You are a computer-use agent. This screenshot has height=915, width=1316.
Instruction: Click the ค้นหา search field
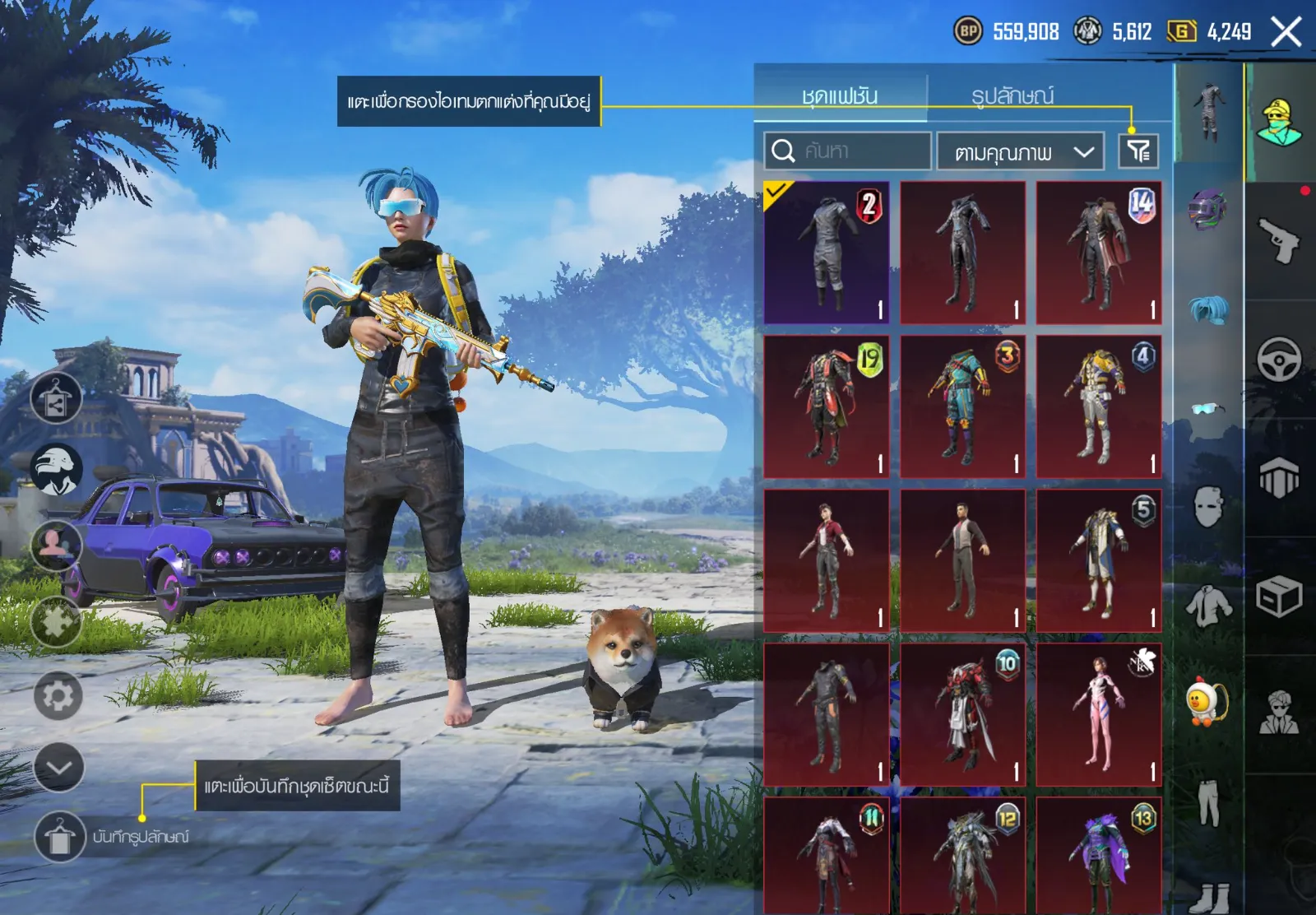847,151
